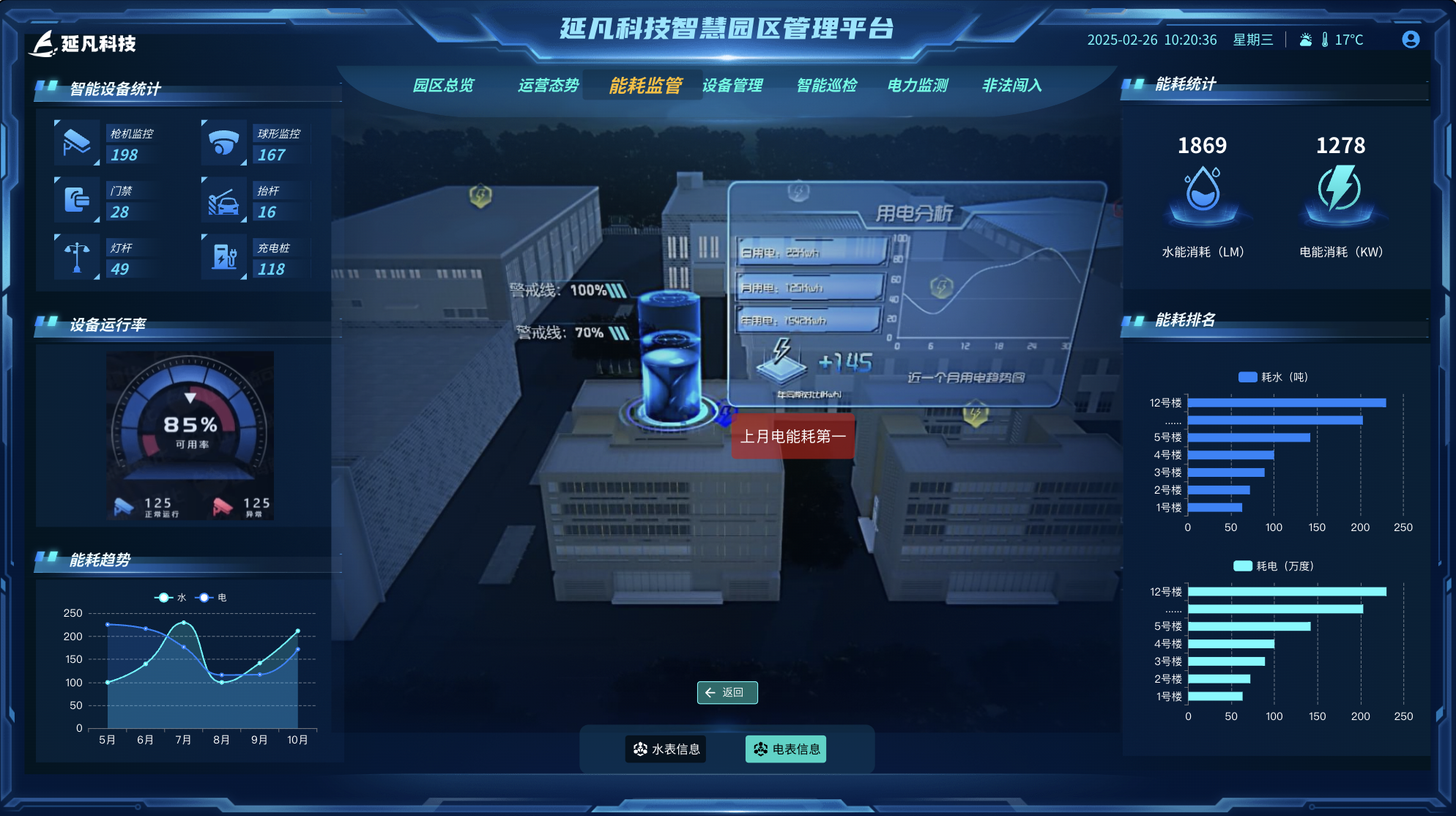1456x816 pixels.
Task: Click the 上月电能耗第一 label
Action: [793, 437]
